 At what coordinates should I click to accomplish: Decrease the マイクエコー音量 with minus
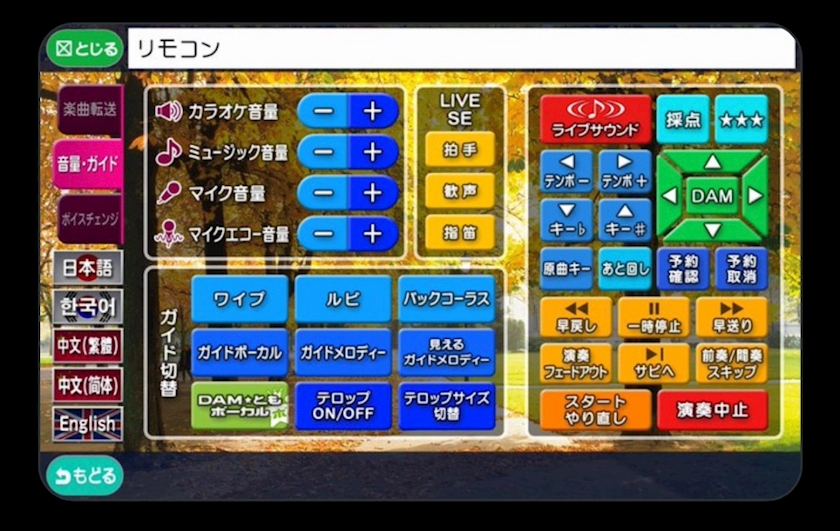click(323, 233)
